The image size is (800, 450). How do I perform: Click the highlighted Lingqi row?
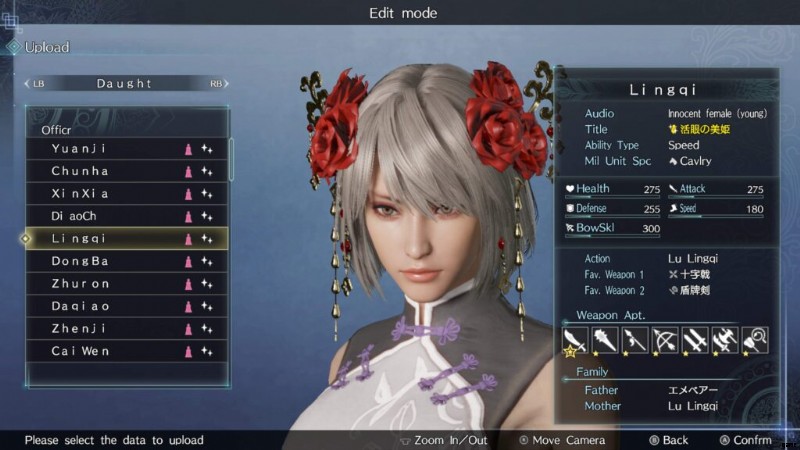(127, 239)
